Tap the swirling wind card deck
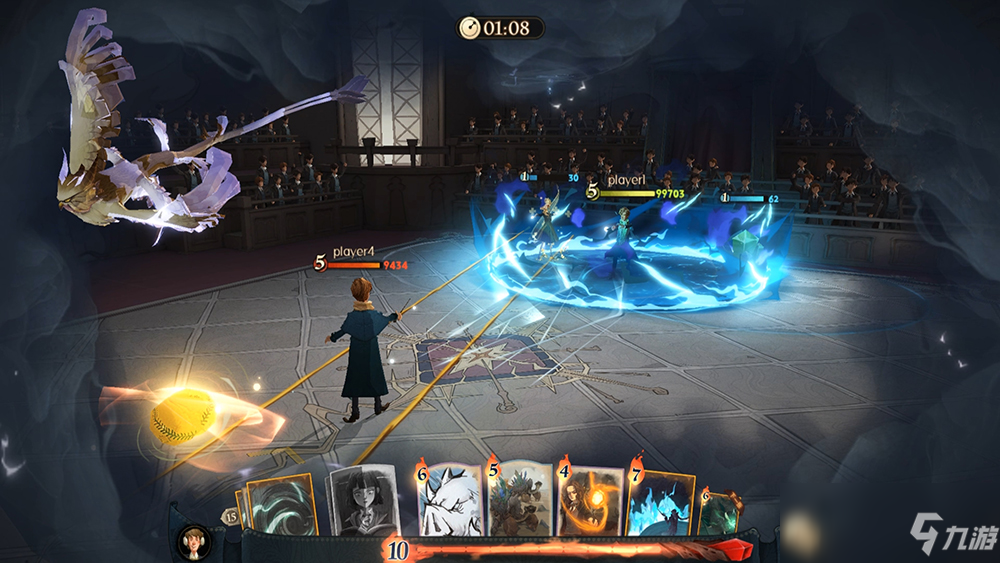This screenshot has width=1000, height=563. click(x=281, y=506)
